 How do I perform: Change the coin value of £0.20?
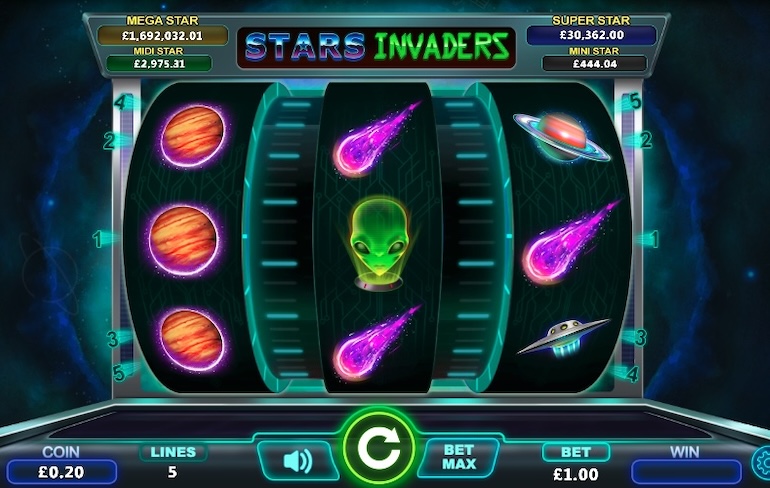tap(60, 472)
